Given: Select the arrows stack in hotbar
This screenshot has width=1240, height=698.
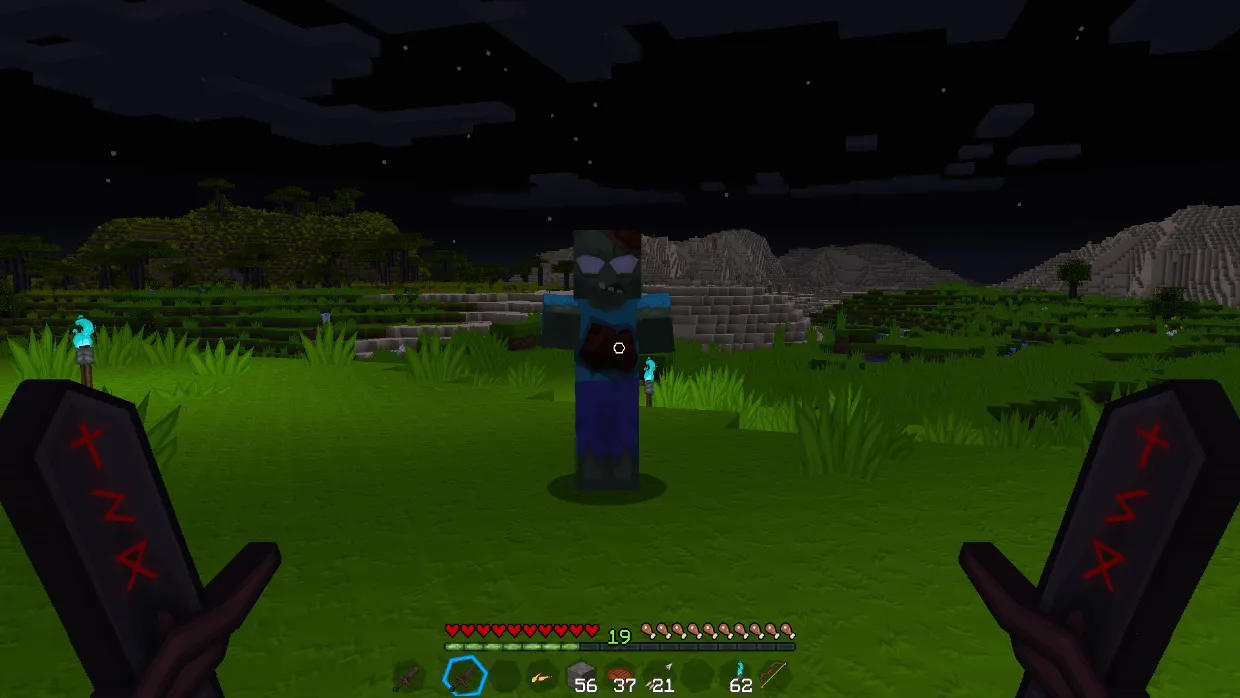Looking at the screenshot, I should 659,677.
